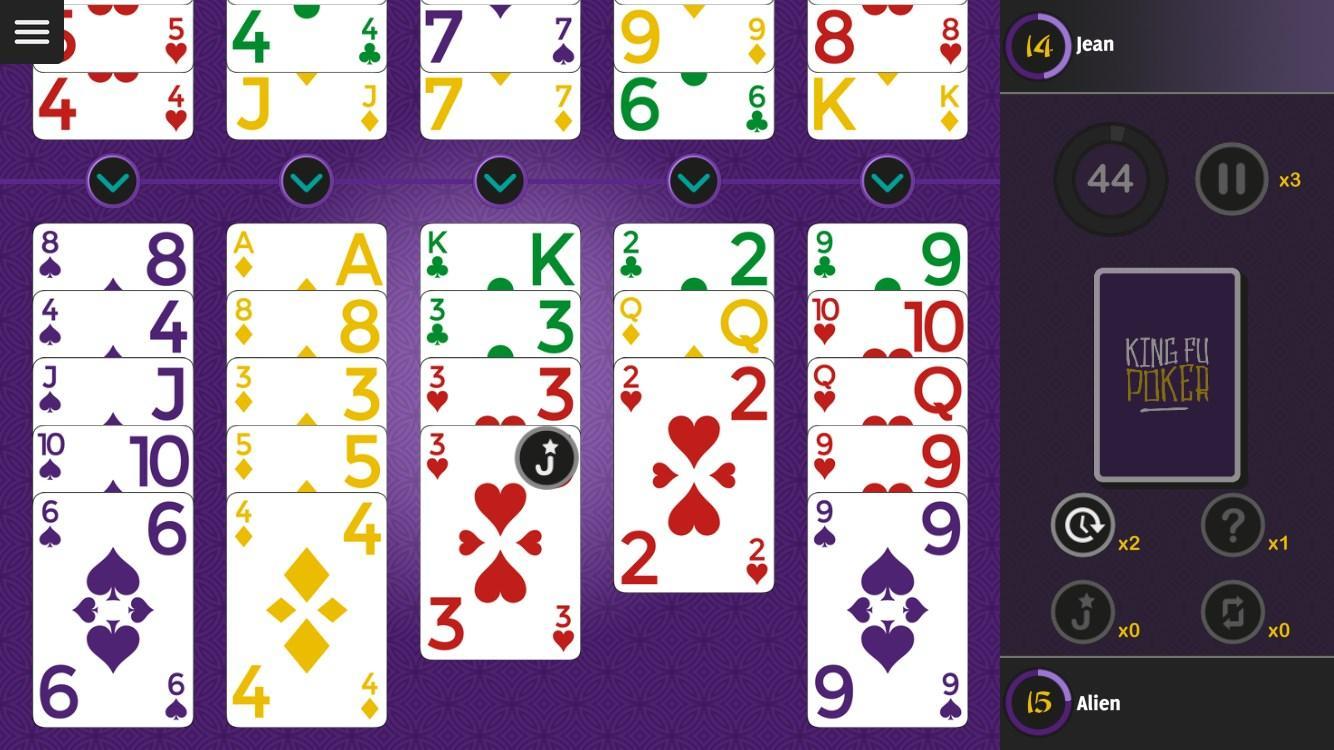Toggle the chevron above the Ace of diamonds column
Screen dimensions: 1334x750
click(306, 181)
